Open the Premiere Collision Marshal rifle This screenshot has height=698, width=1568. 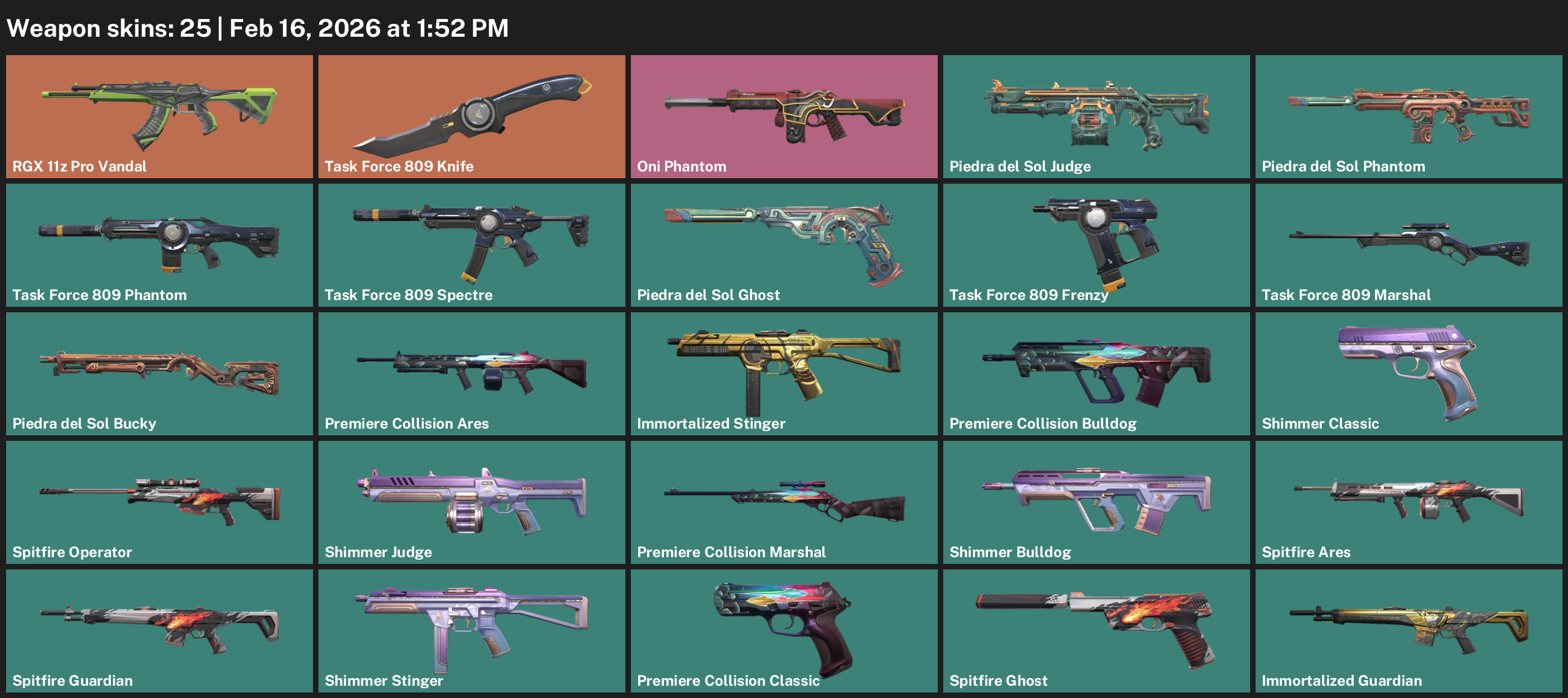(x=784, y=502)
